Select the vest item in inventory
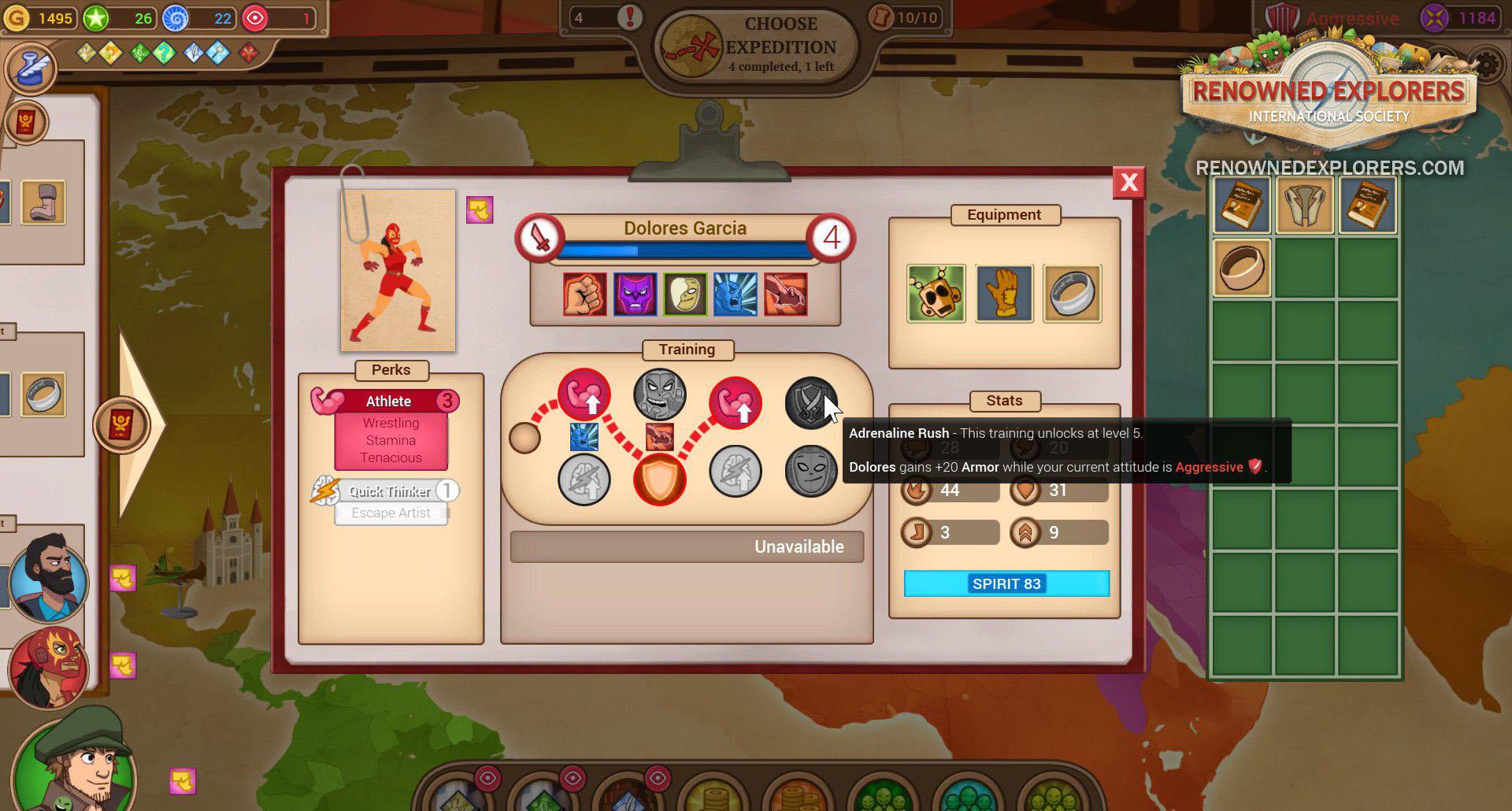The height and width of the screenshot is (811, 1512). click(x=1305, y=206)
